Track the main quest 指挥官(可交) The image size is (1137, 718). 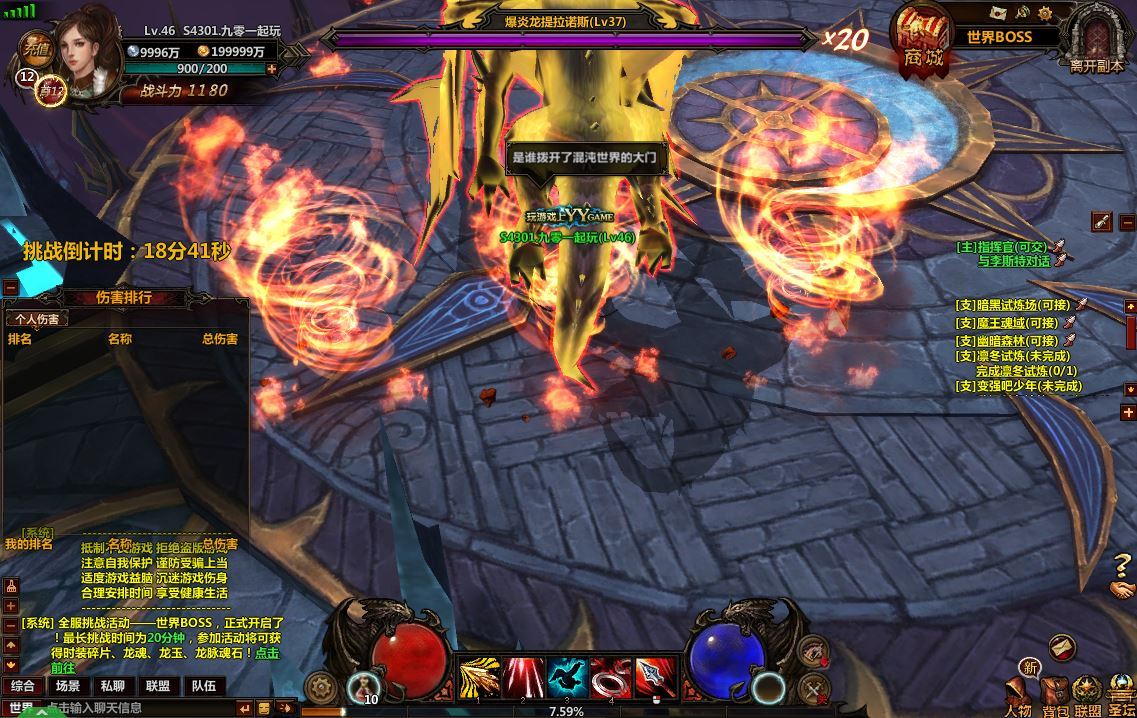(1007, 246)
